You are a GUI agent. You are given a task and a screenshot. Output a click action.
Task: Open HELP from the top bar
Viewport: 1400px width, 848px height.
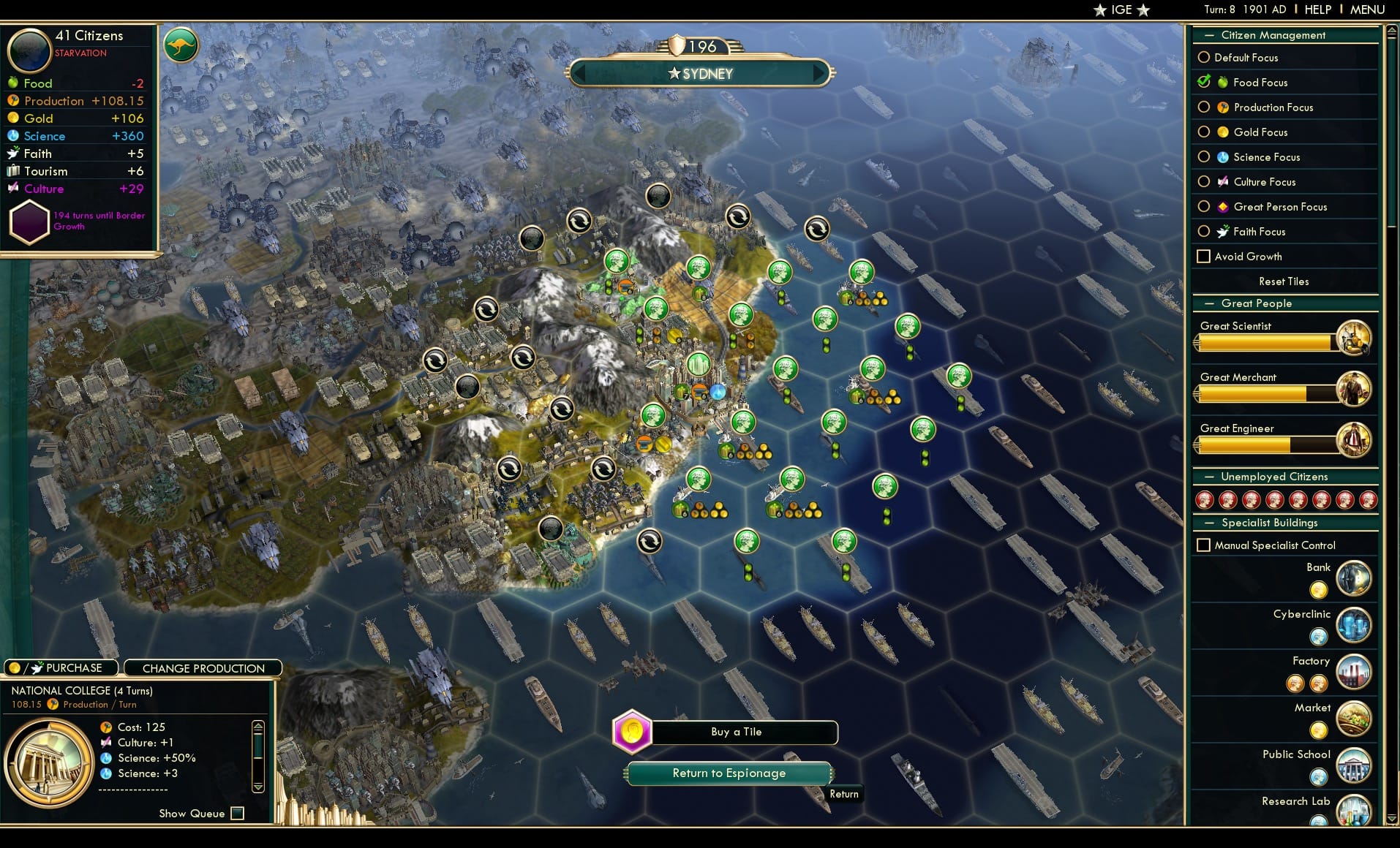pos(1317,9)
